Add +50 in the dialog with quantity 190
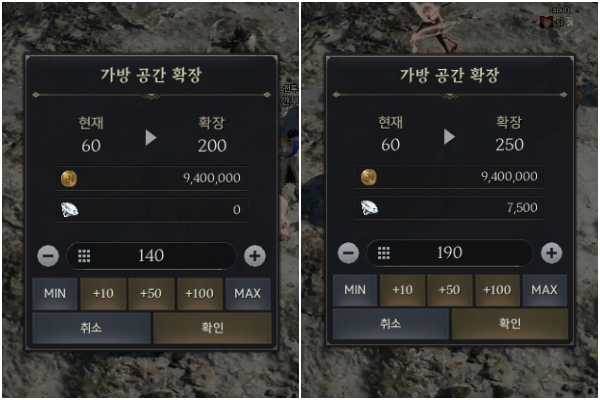The width and height of the screenshot is (600, 400). tap(450, 290)
